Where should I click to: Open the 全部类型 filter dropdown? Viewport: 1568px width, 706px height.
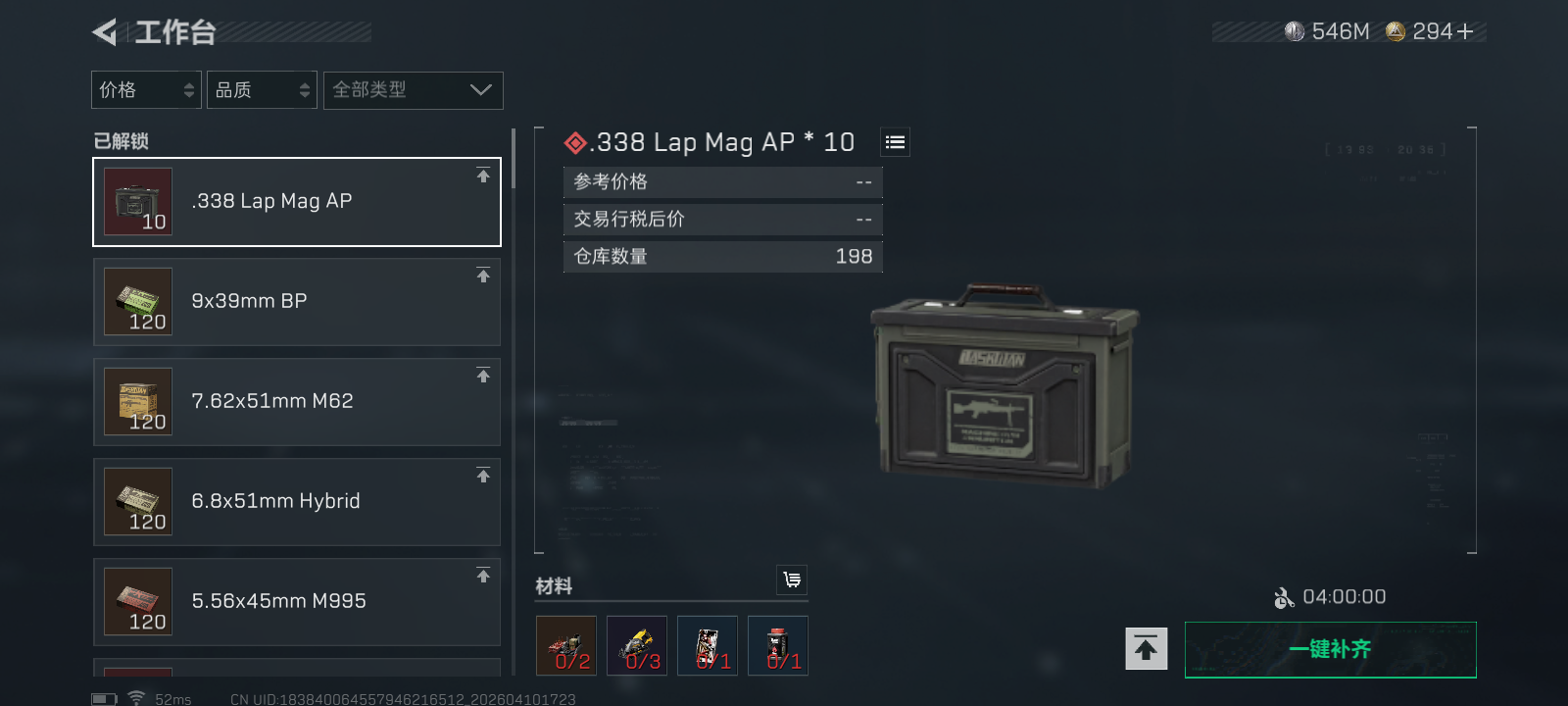click(x=413, y=89)
